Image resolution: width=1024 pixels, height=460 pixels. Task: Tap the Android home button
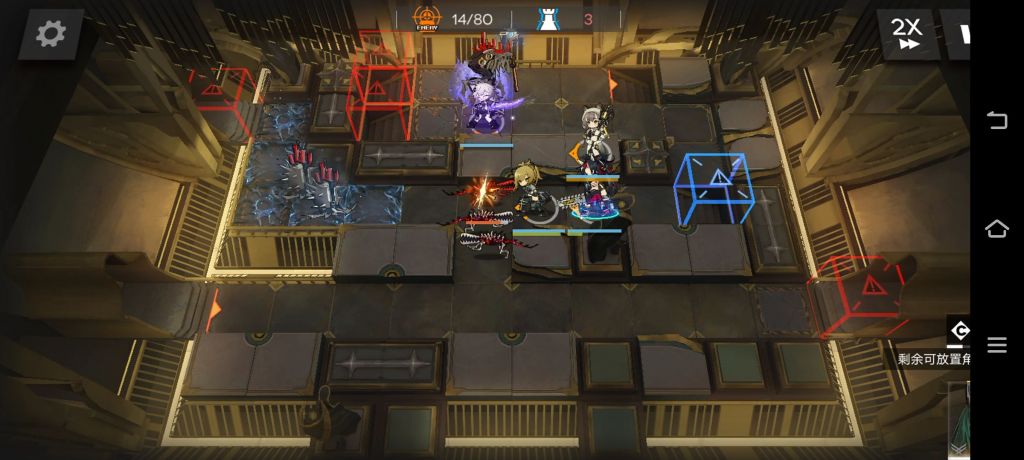pos(997,229)
